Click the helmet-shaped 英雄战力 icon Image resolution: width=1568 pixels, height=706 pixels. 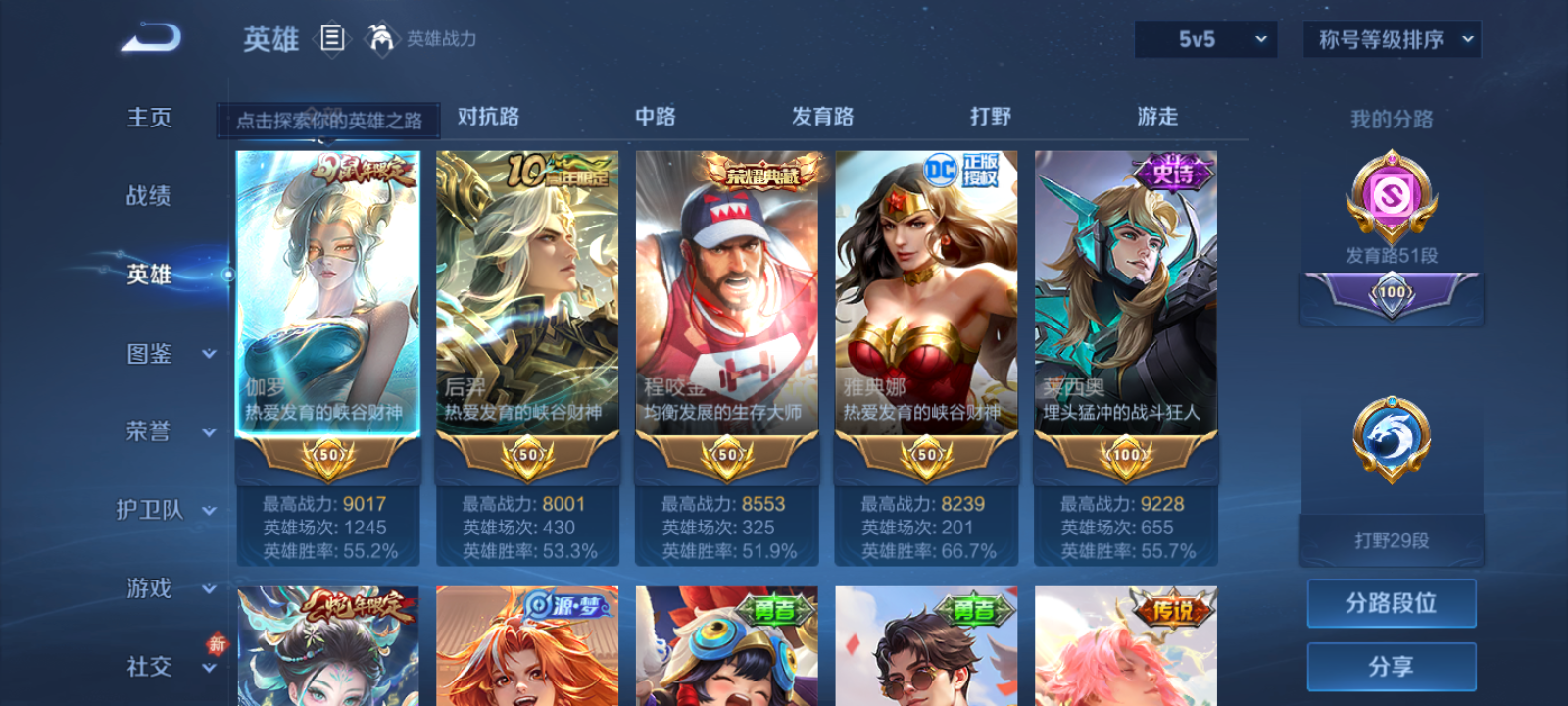pyautogui.click(x=383, y=39)
